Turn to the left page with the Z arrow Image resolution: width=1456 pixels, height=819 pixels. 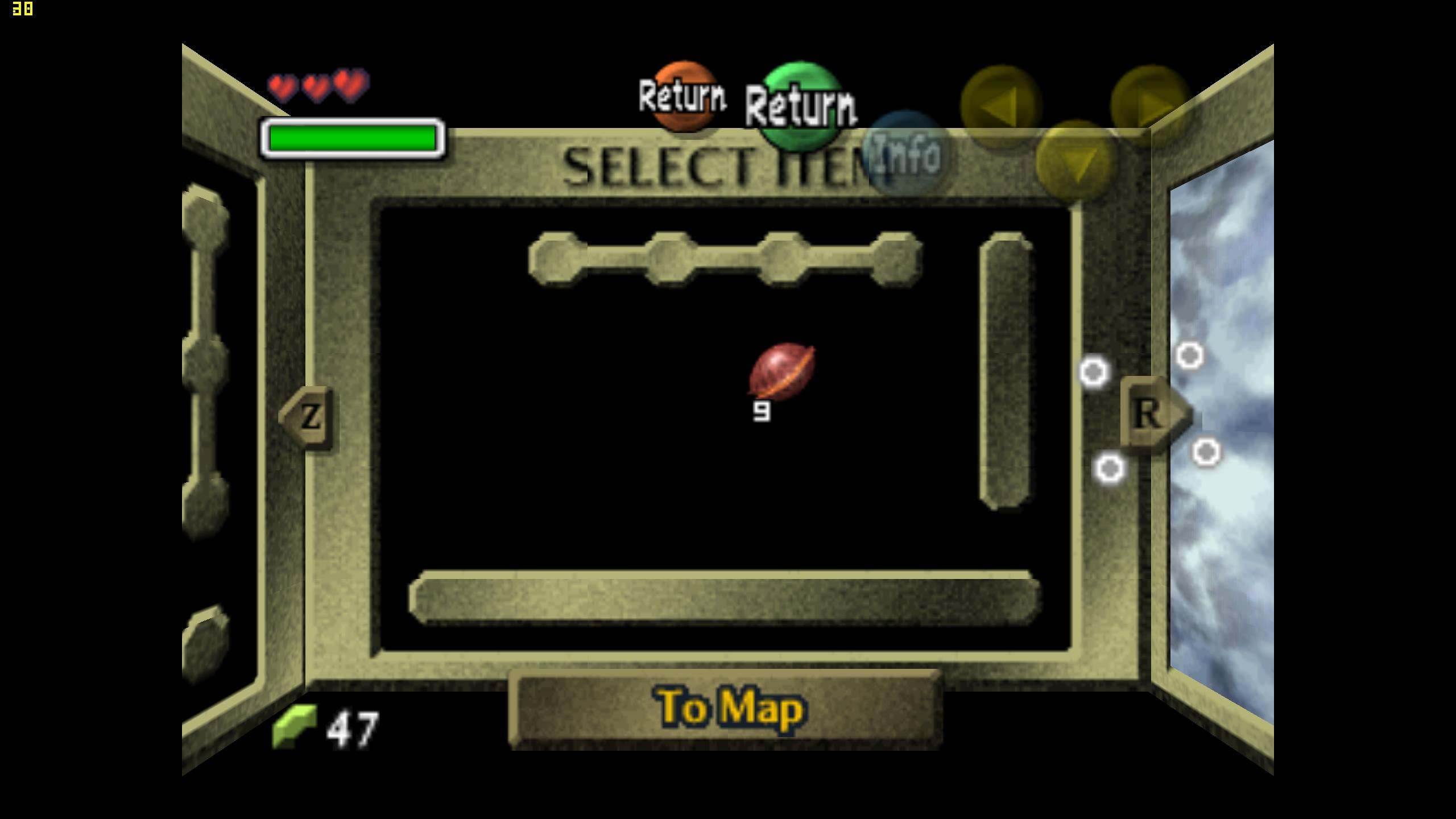(308, 418)
